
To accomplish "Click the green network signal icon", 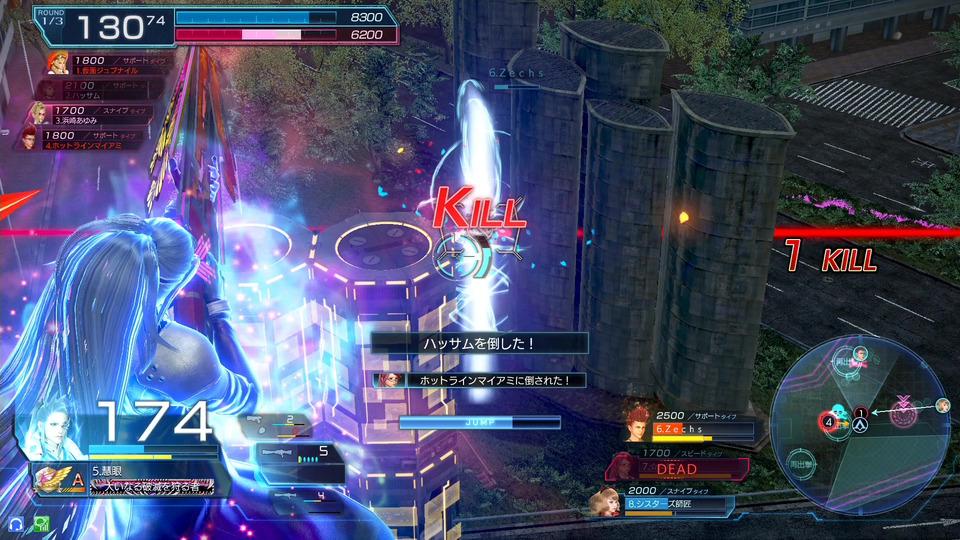I will 41,523.
